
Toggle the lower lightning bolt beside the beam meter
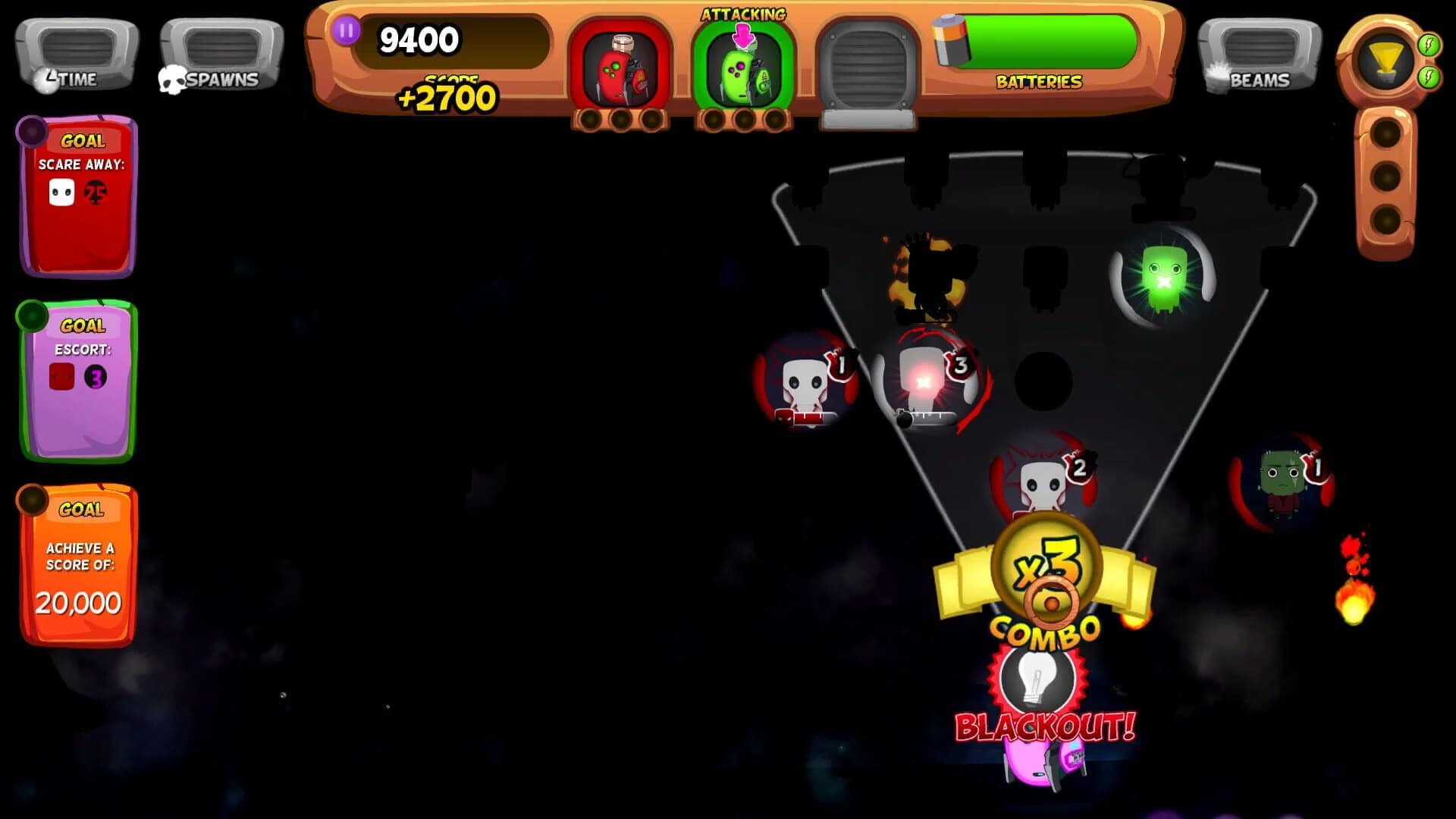(1427, 76)
